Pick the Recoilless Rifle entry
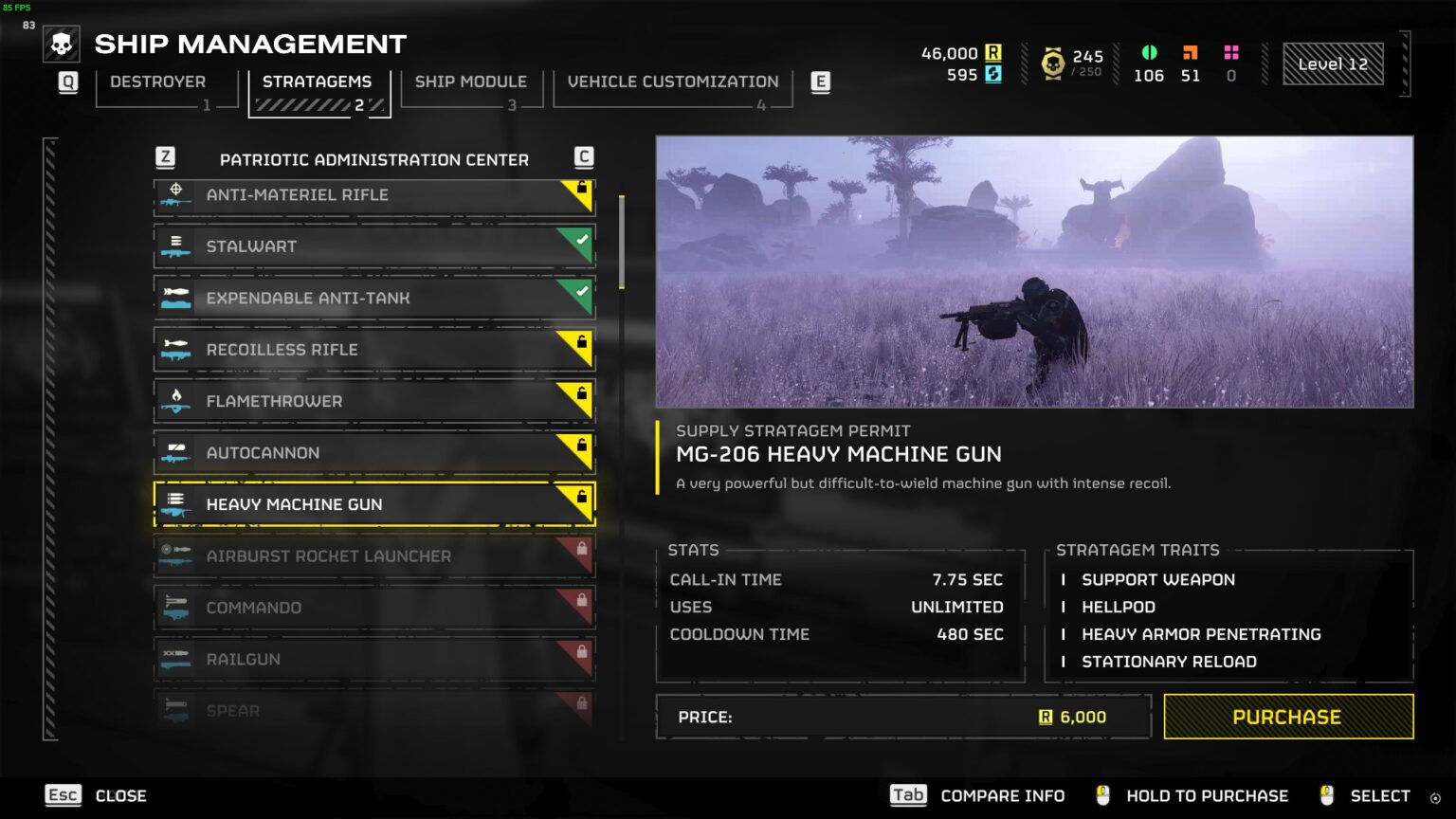This screenshot has height=819, width=1456. 373,350
